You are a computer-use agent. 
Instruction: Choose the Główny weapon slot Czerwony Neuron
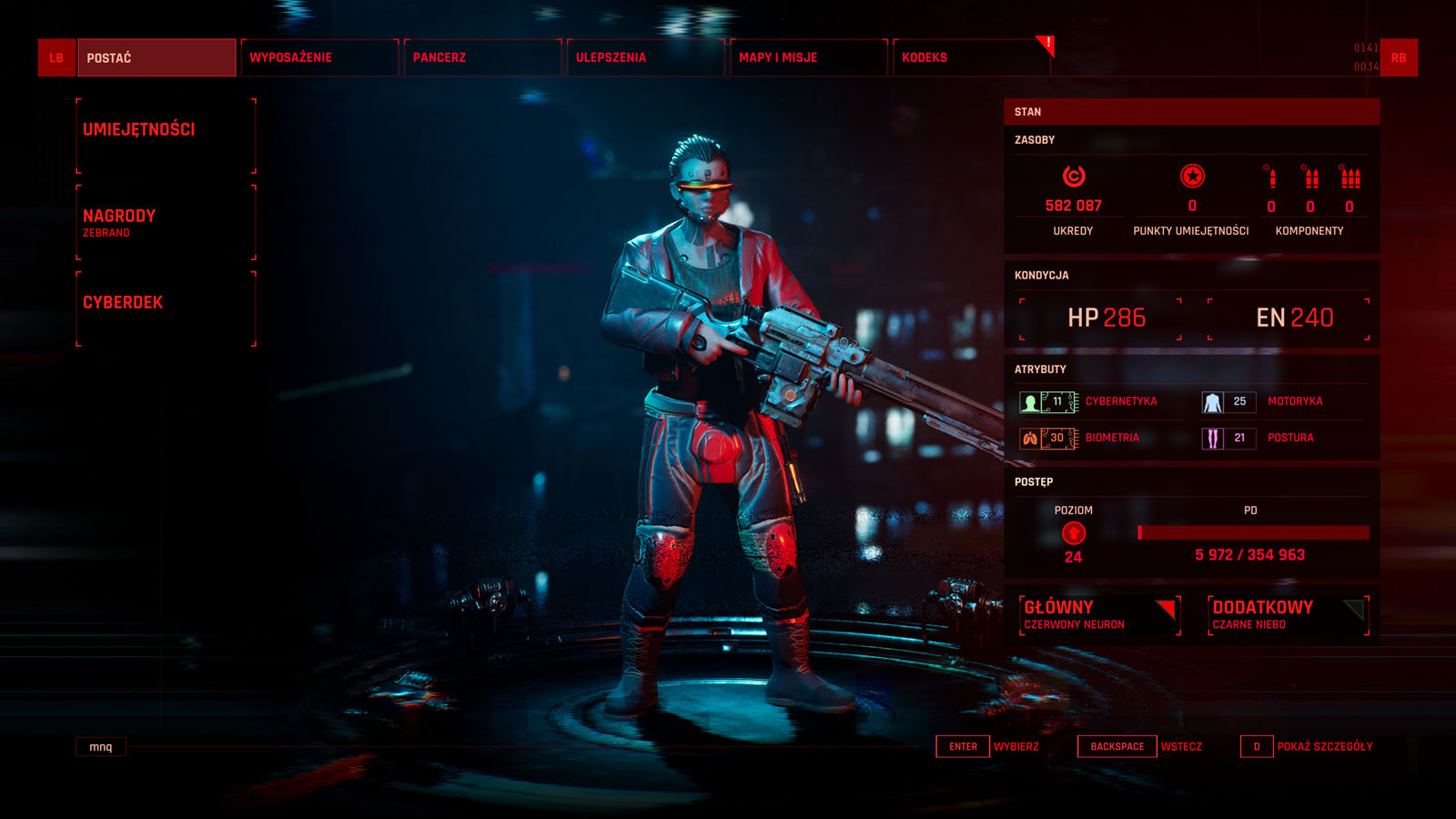click(x=1099, y=615)
